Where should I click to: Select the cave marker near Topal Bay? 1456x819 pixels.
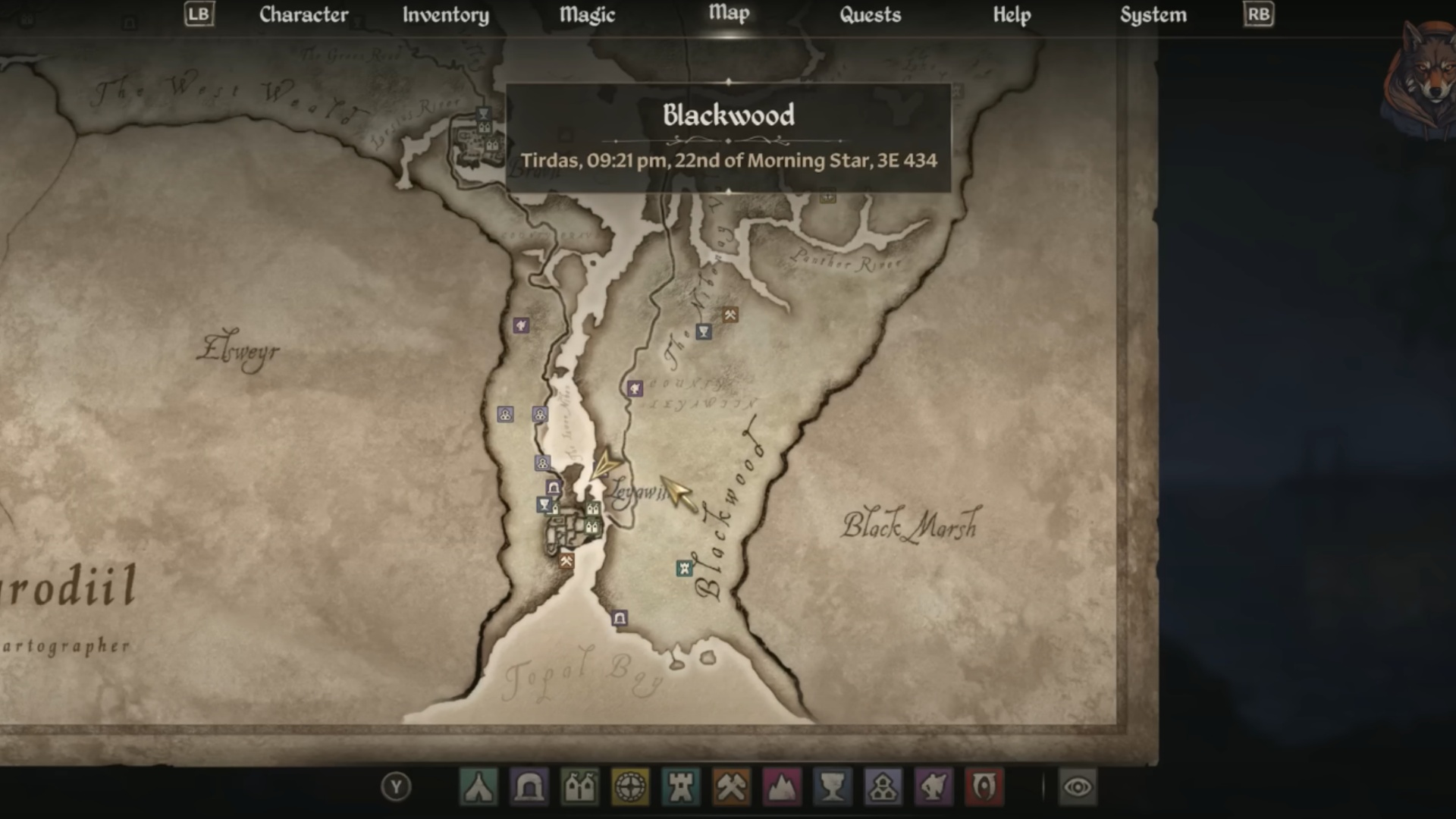coord(620,619)
